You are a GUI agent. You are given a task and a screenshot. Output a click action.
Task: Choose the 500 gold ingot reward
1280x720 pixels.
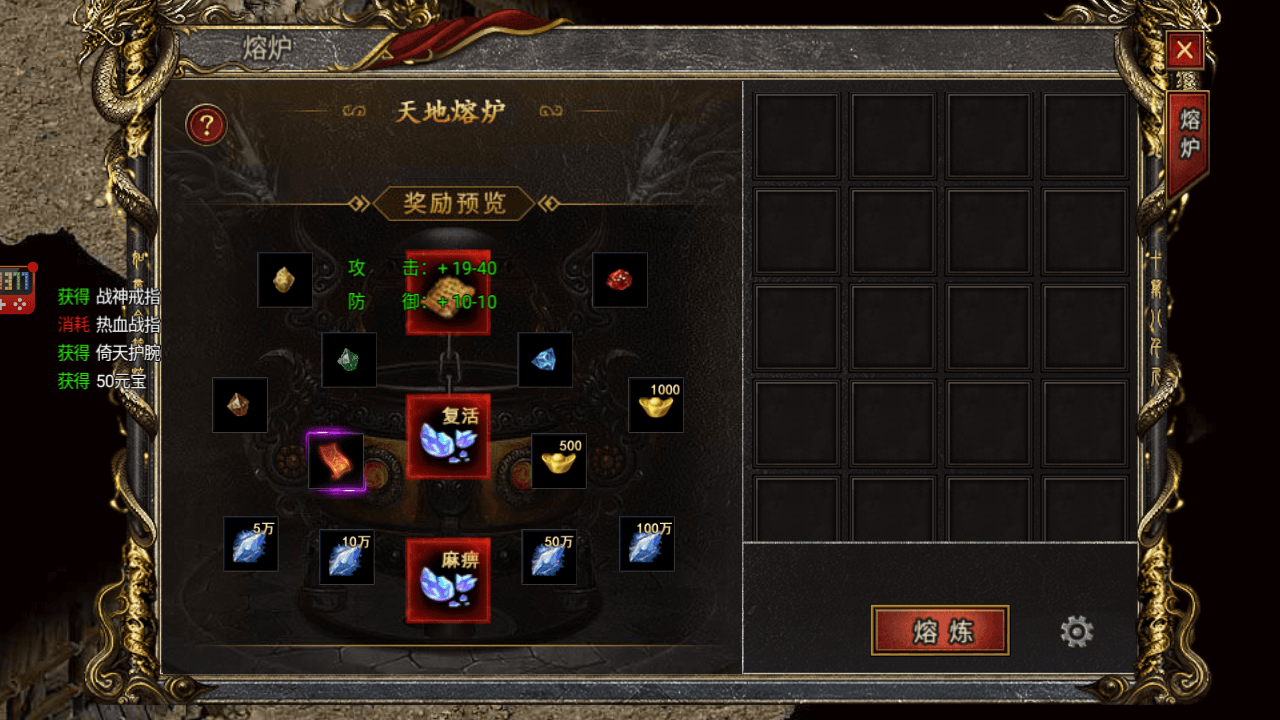559,461
